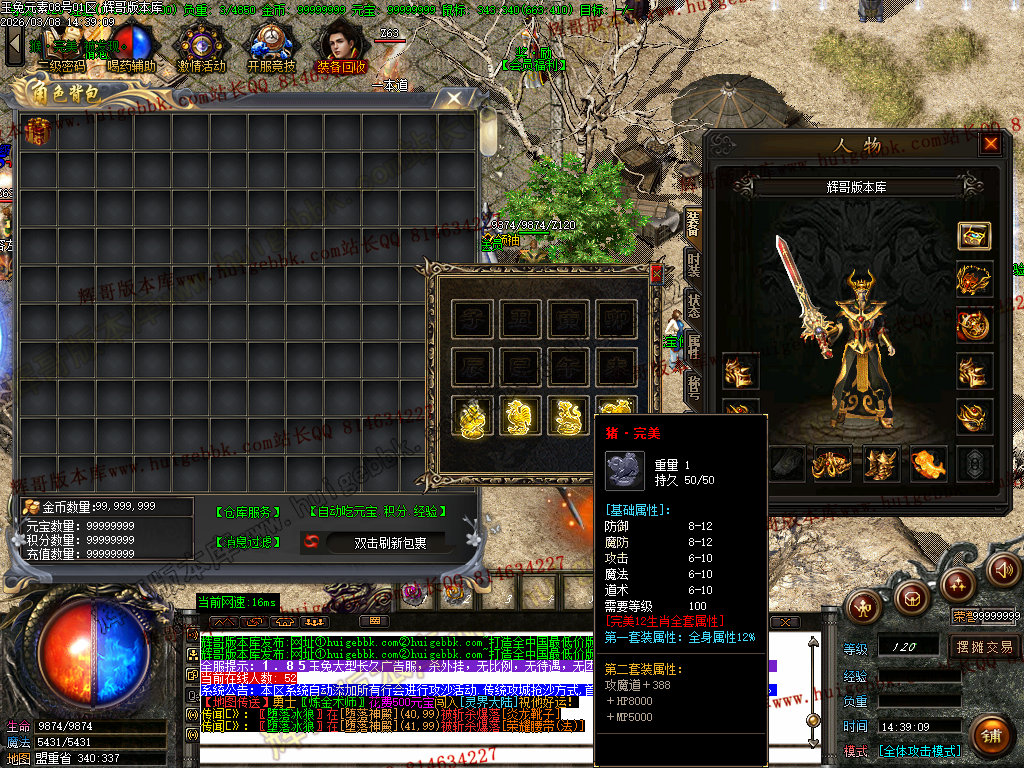Screen dimensions: 1024x768
Task: Close the zodiac equipment panel
Action: tap(656, 271)
